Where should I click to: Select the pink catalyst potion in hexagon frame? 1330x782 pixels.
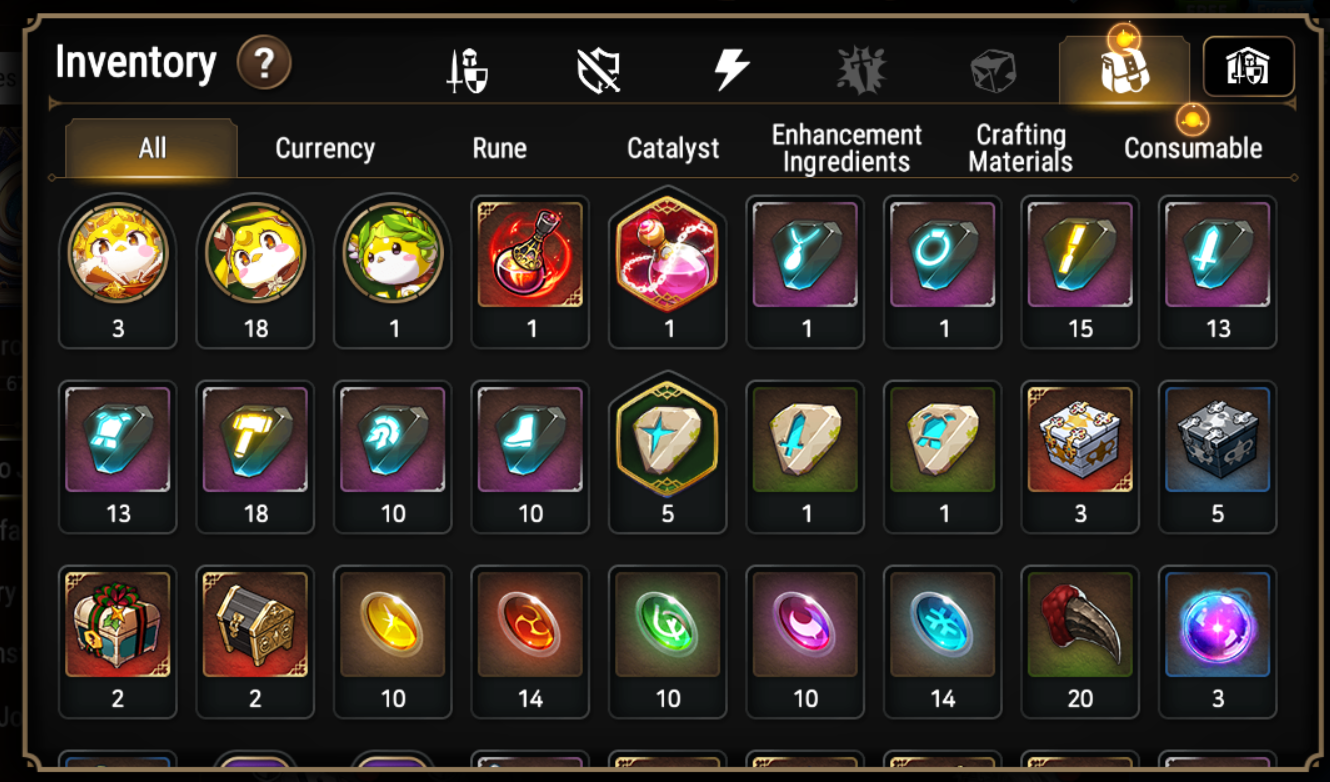click(x=667, y=265)
